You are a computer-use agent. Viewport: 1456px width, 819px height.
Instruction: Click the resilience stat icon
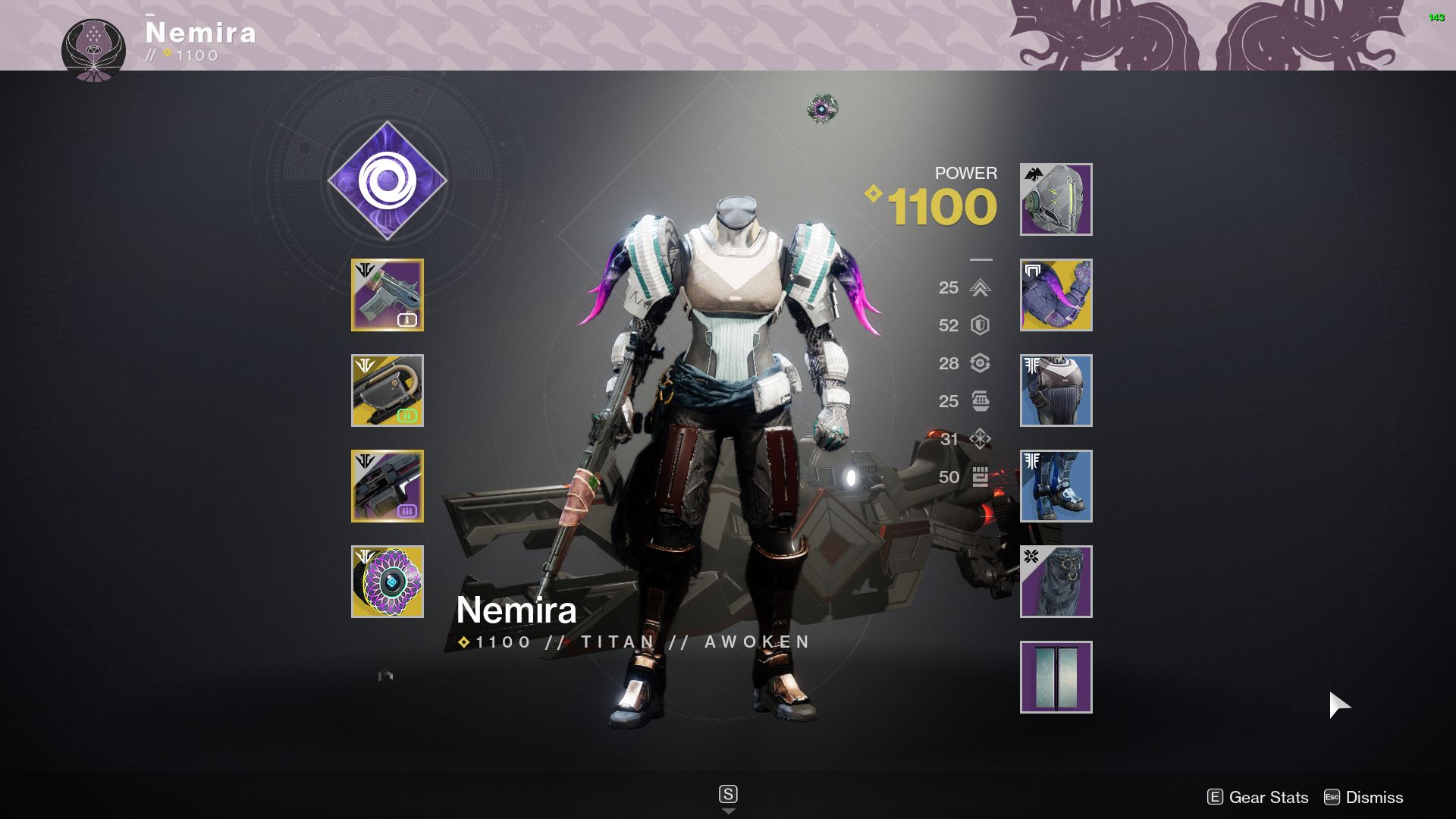[979, 326]
